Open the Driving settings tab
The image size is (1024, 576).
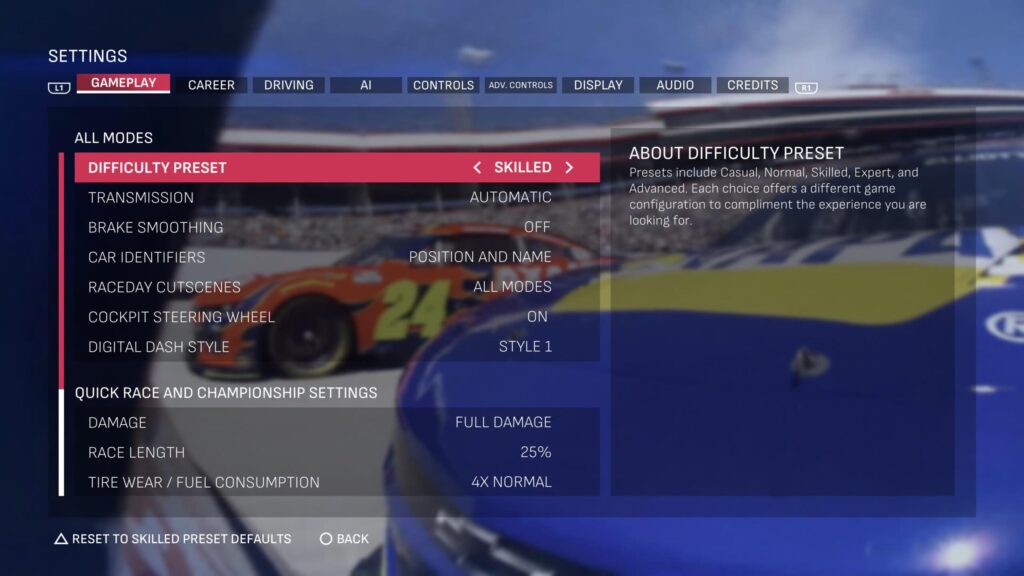pyautogui.click(x=288, y=85)
